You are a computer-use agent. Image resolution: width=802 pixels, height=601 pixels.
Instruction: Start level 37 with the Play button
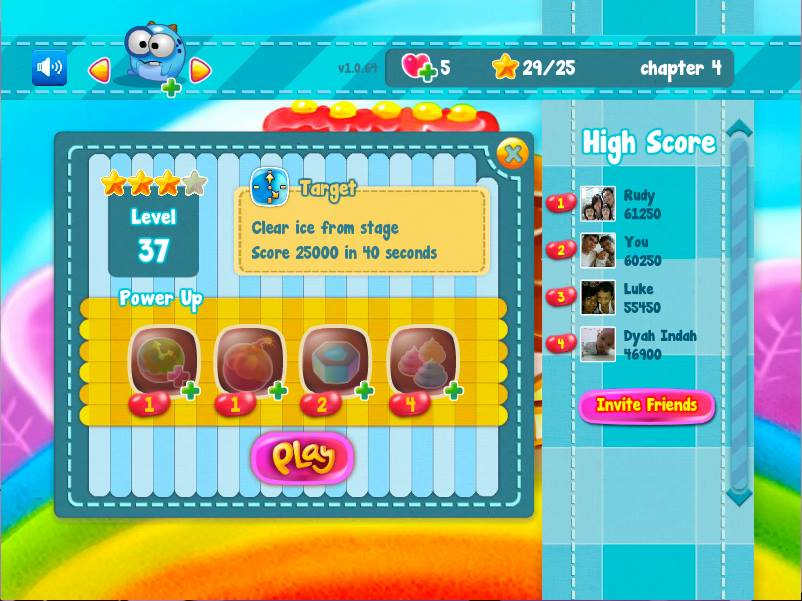tap(302, 457)
